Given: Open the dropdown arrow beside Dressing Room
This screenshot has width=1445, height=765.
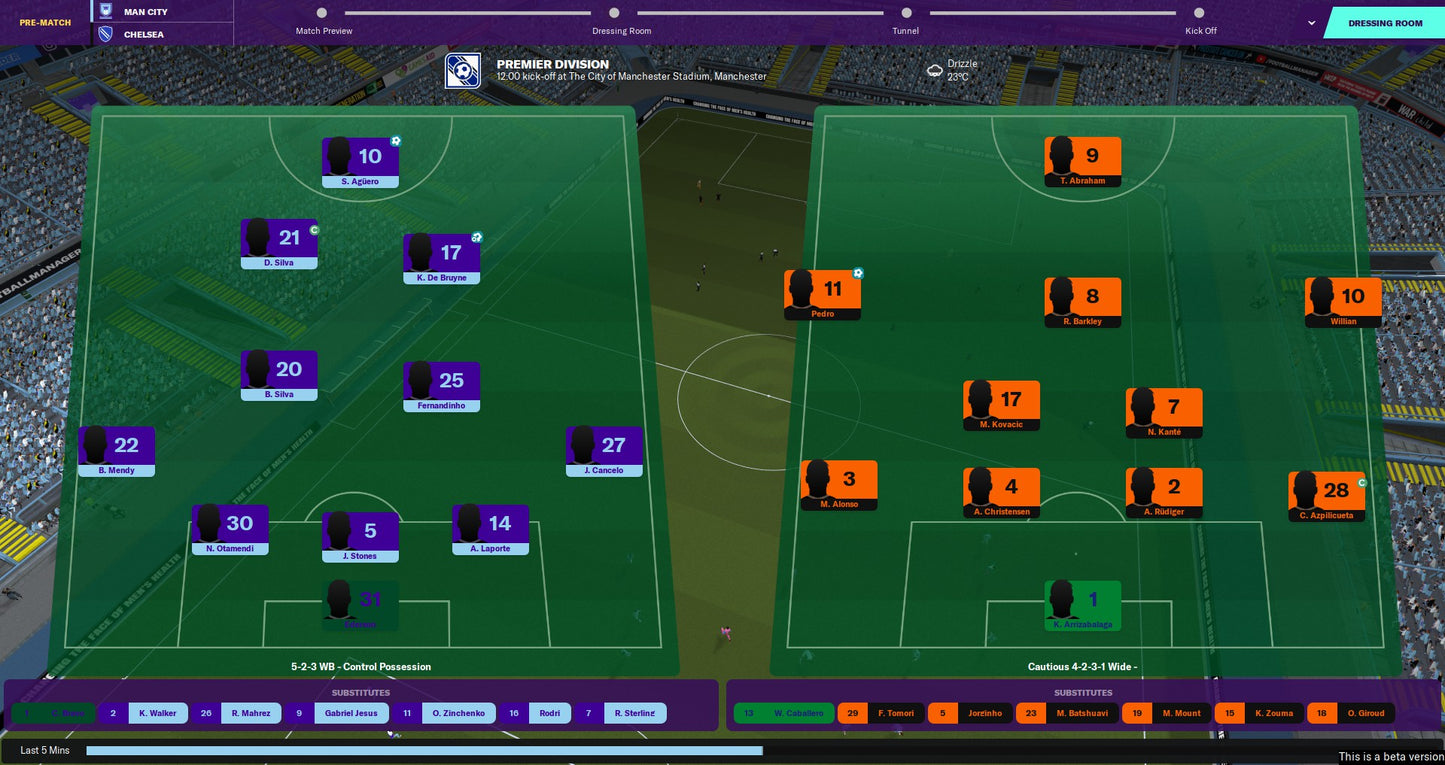Looking at the screenshot, I should click(1311, 22).
